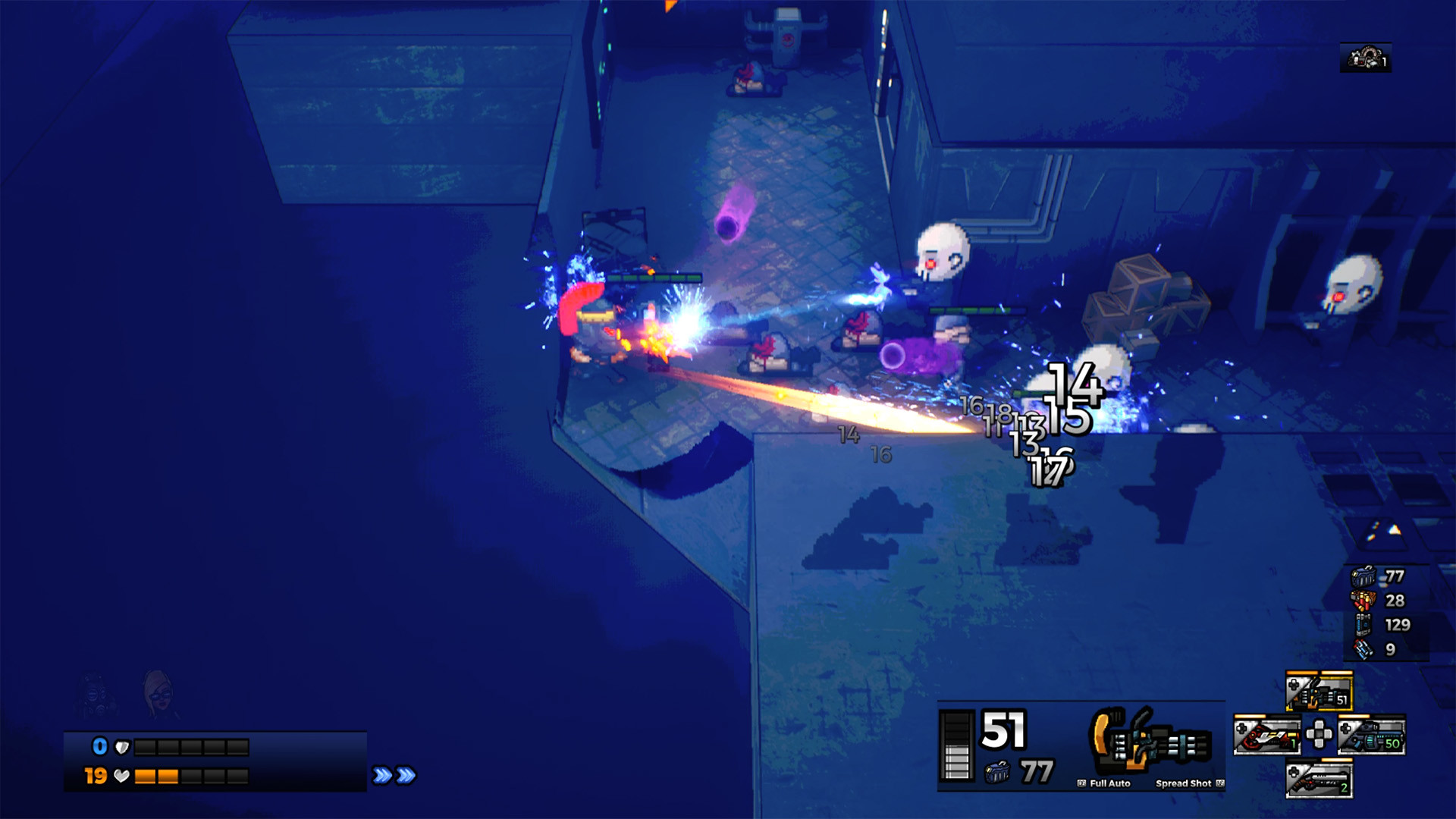Choose the shotgun slot showing 2

pos(1319,780)
